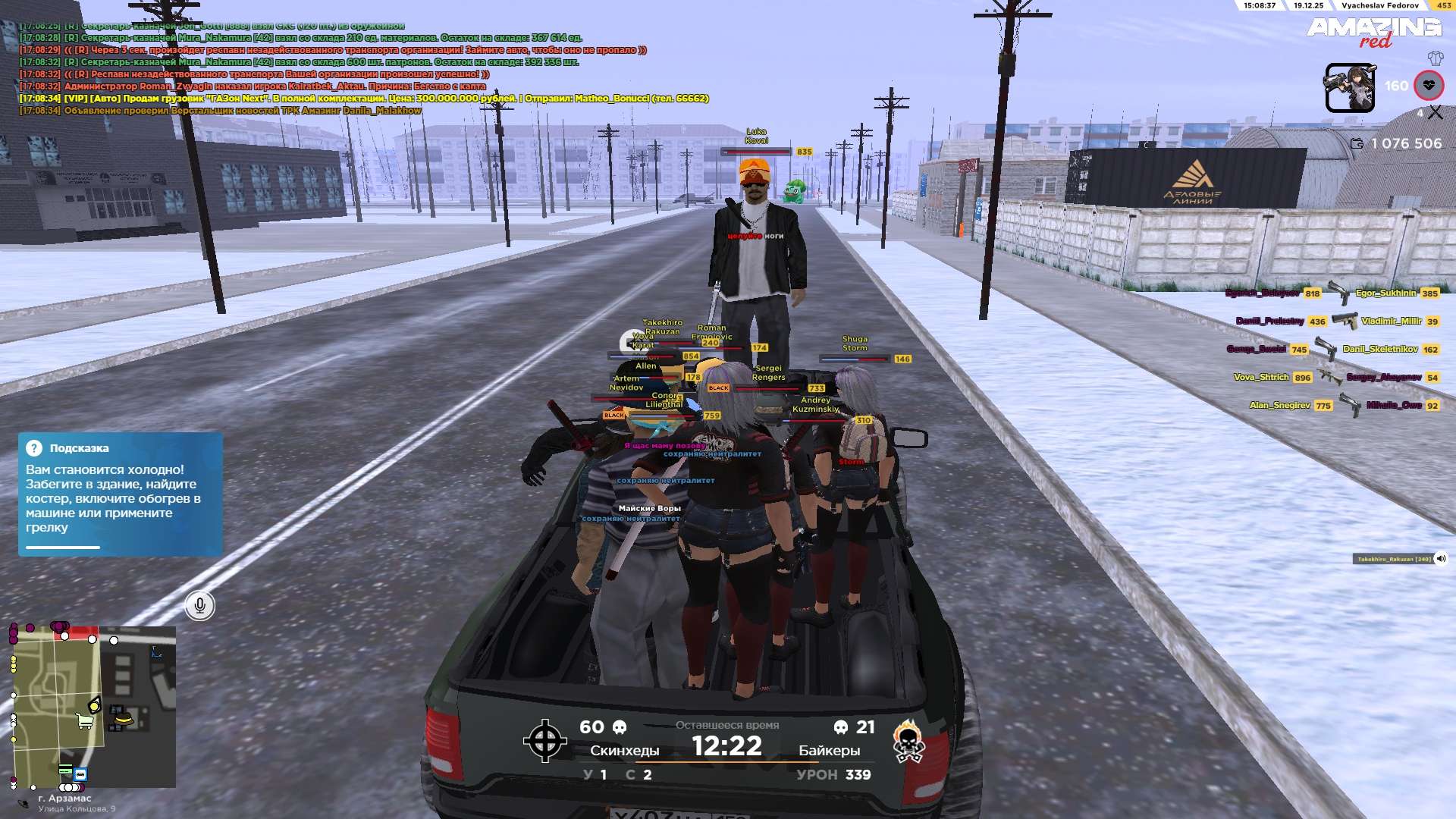Click the VIP GAZon Next truck advert
Viewport: 1456px width, 819px height.
click(364, 99)
